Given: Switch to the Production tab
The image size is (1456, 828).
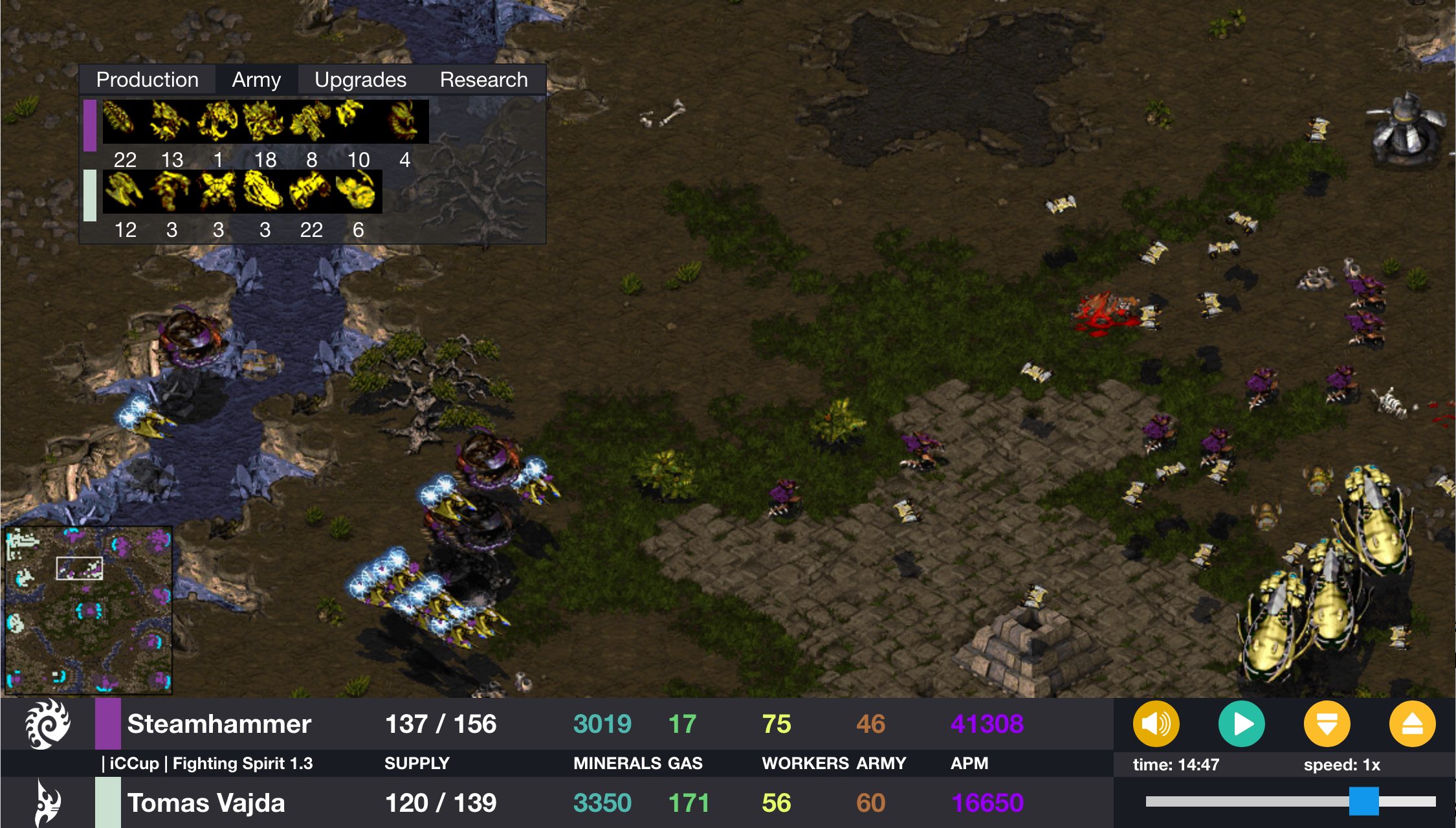Looking at the screenshot, I should coord(147,80).
